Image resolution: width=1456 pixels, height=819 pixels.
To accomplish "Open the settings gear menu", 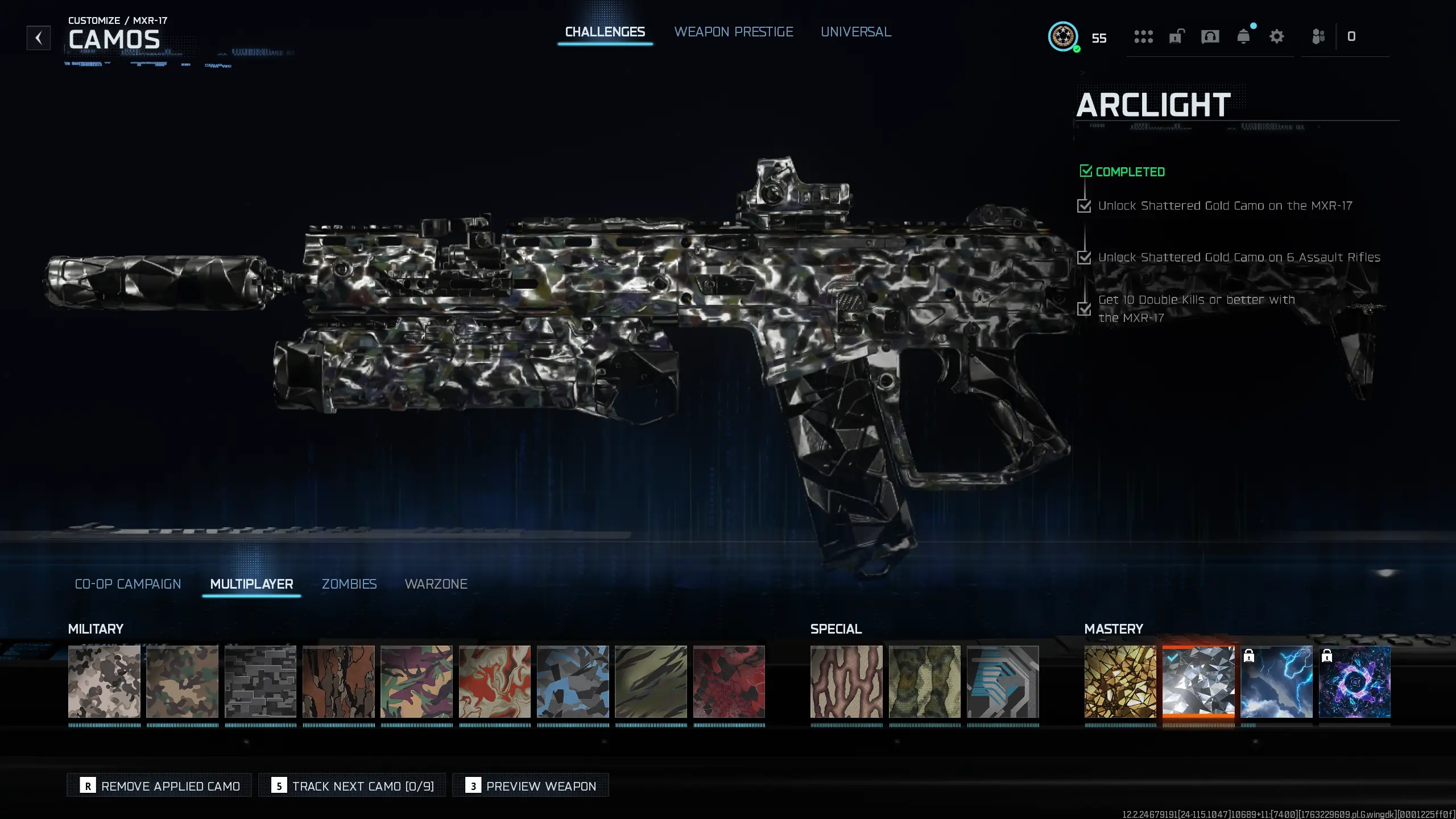I will (x=1276, y=36).
